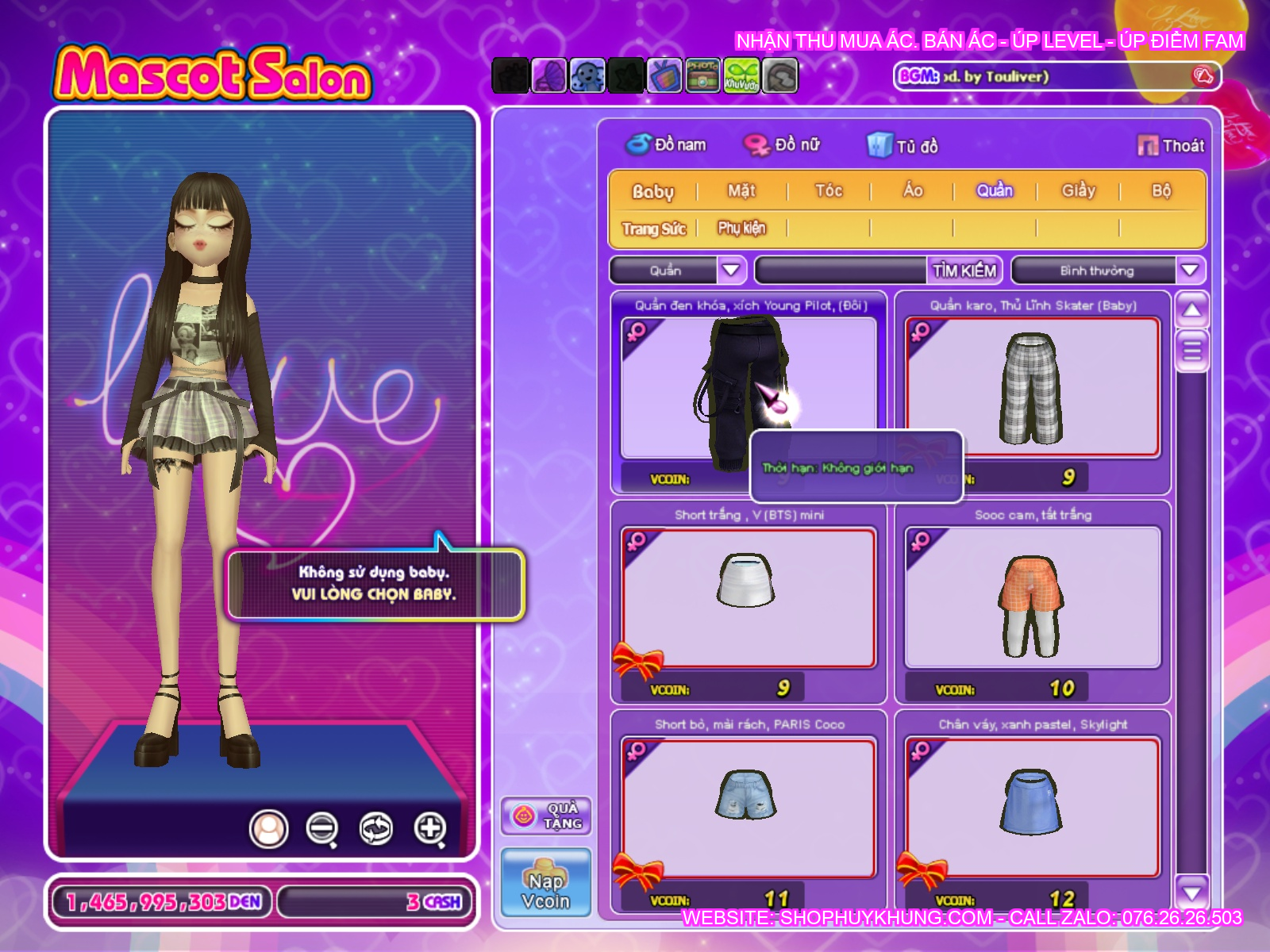Open the Trang Sức jewelry category
The width and height of the screenshot is (1270, 952).
(x=653, y=228)
